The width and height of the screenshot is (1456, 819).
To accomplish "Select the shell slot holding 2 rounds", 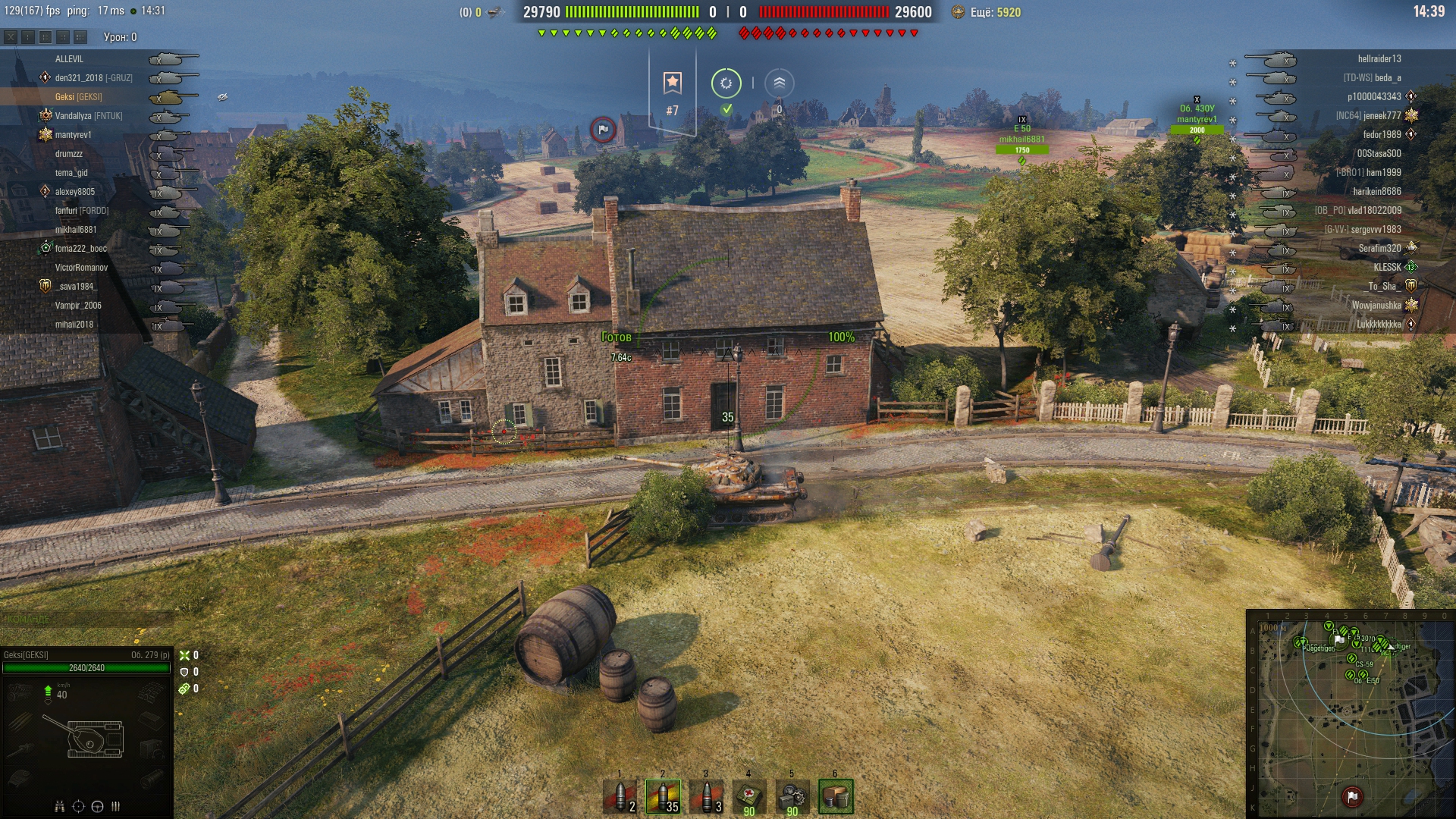I will 620,796.
